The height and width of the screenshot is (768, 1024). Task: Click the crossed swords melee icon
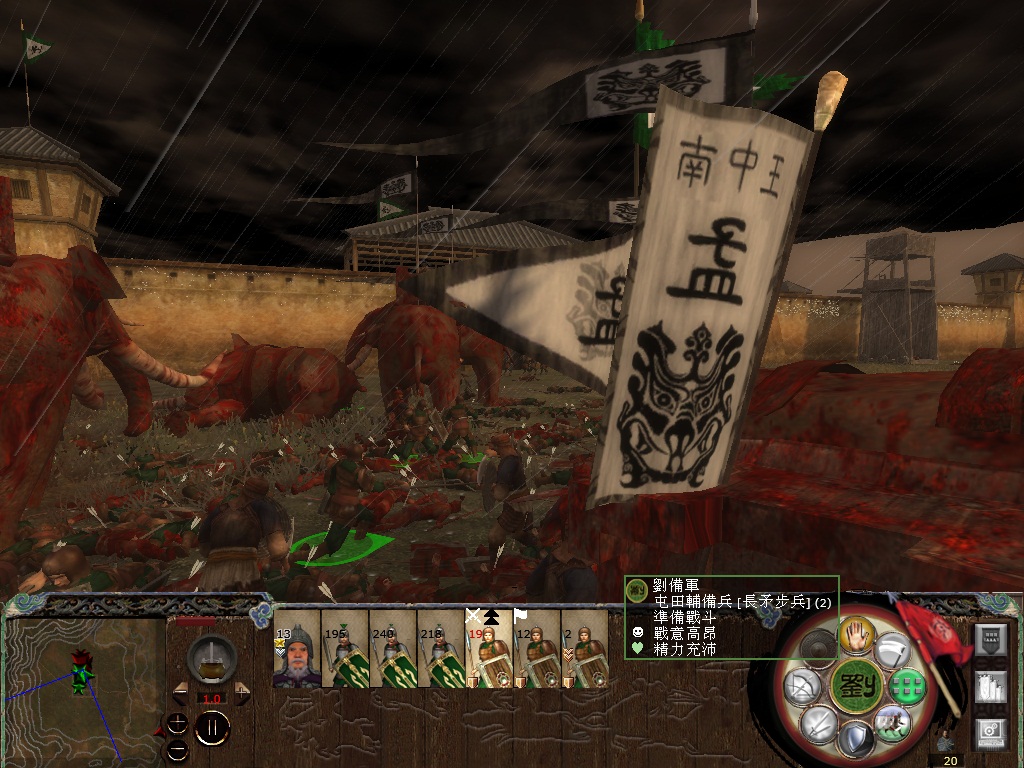(x=819, y=722)
